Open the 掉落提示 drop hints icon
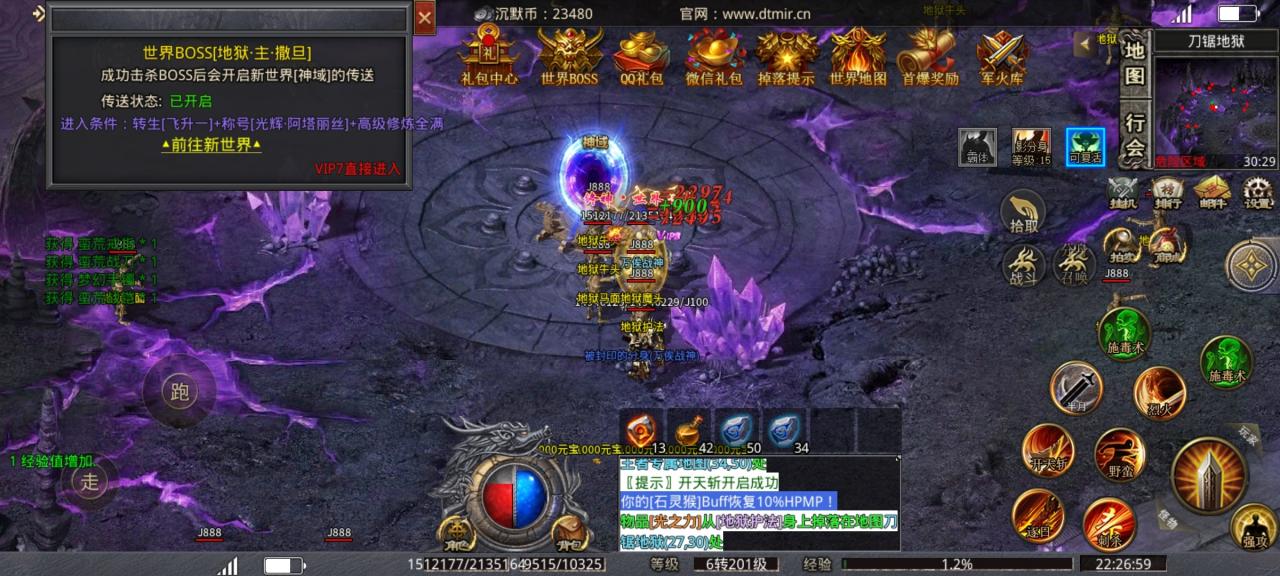1280x576 pixels. pyautogui.click(x=786, y=56)
